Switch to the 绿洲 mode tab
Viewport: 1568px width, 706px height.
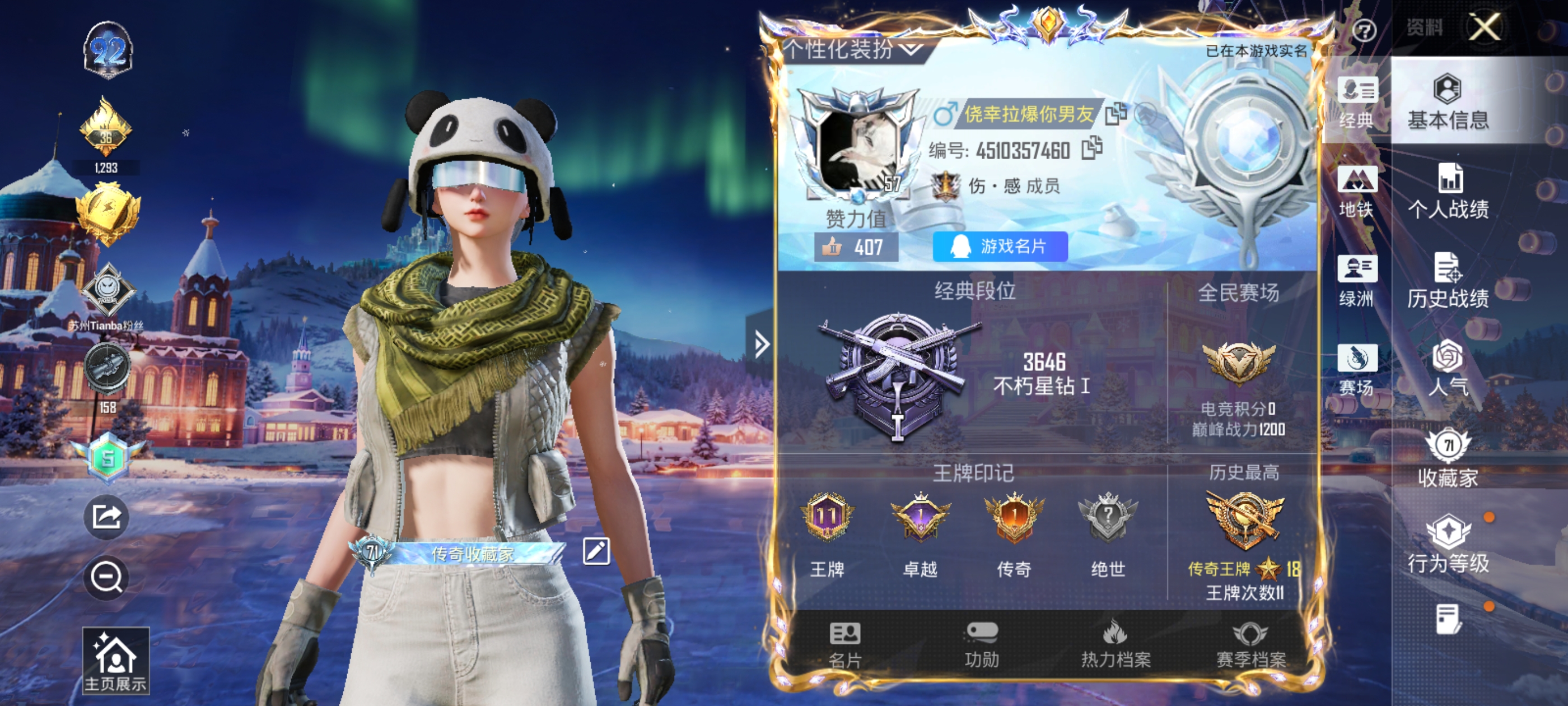(1357, 281)
